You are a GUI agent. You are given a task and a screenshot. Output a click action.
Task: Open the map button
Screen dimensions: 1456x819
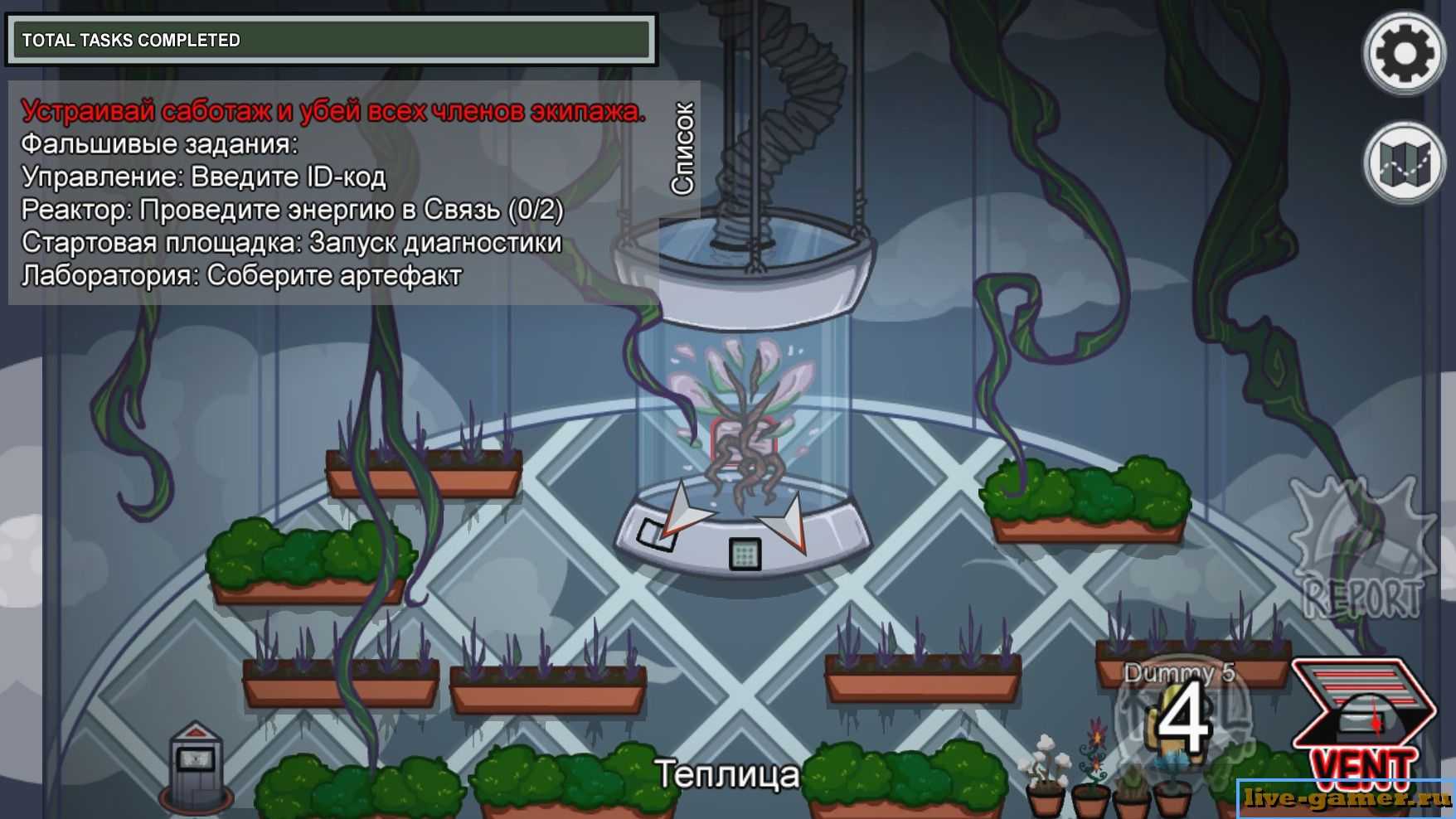point(1404,162)
